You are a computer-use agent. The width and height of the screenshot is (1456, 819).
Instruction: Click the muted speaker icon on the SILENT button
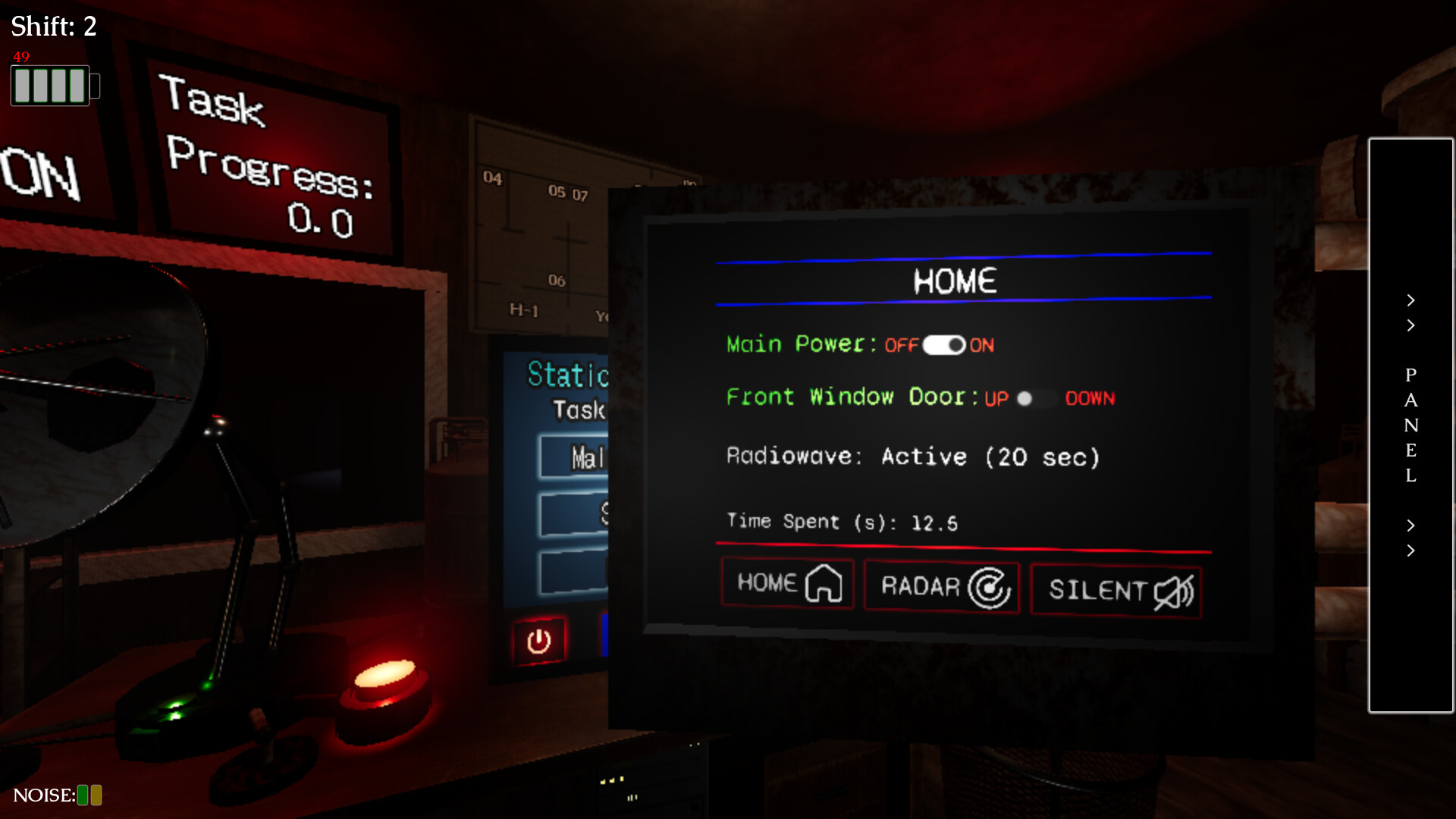pyautogui.click(x=1174, y=591)
